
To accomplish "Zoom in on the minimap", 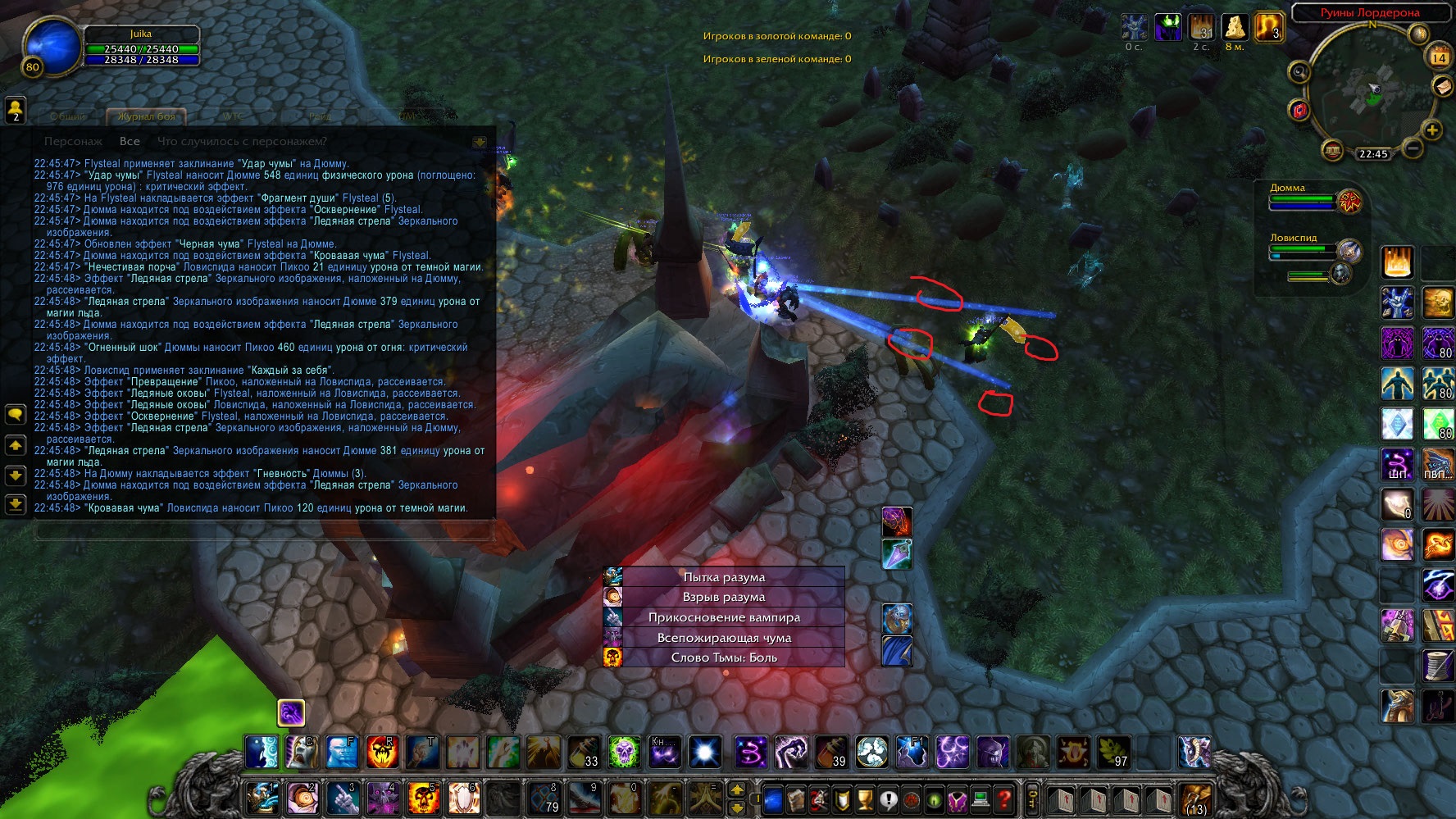I will [1432, 130].
